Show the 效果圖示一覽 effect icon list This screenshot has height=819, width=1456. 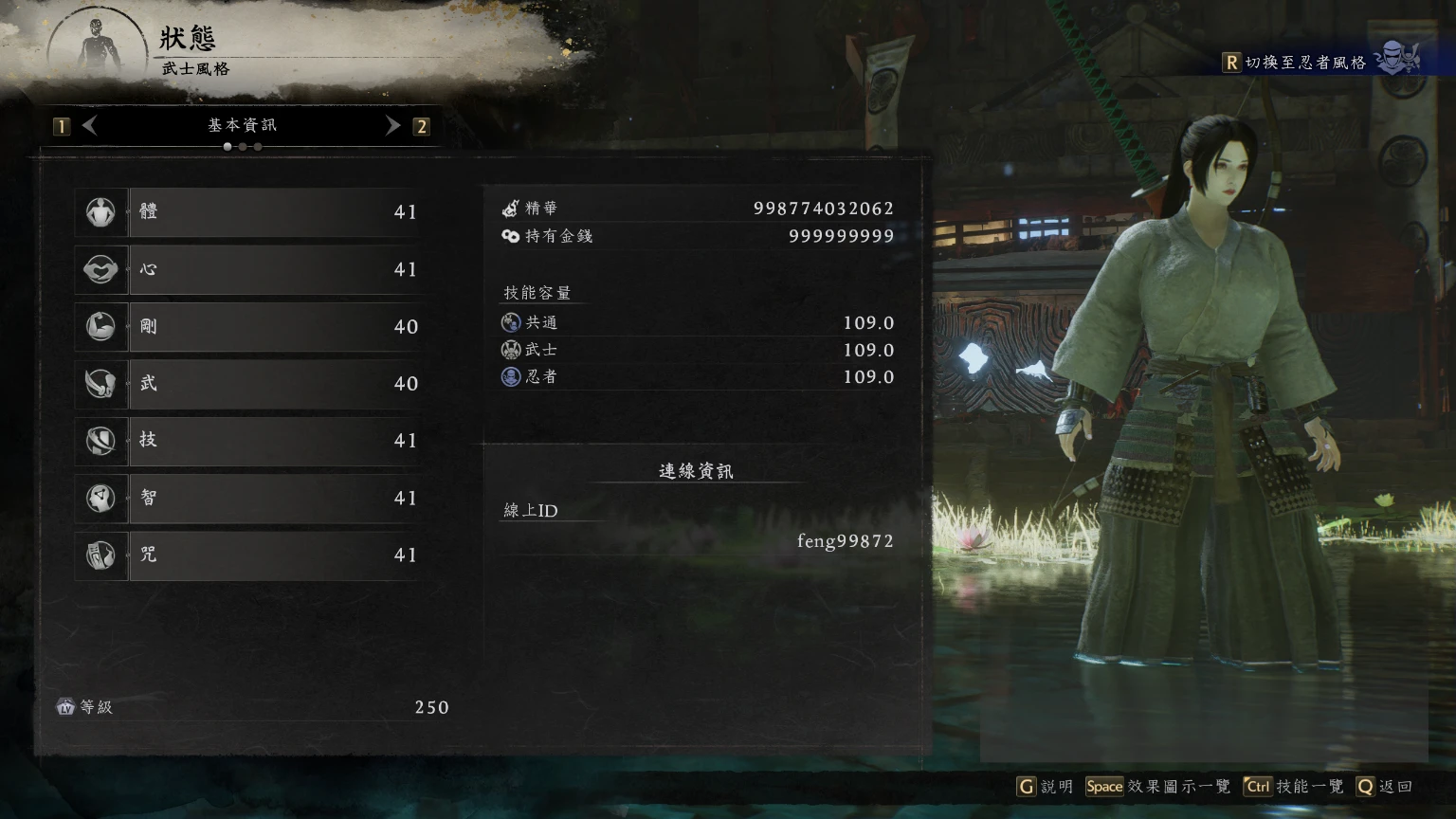1157,787
